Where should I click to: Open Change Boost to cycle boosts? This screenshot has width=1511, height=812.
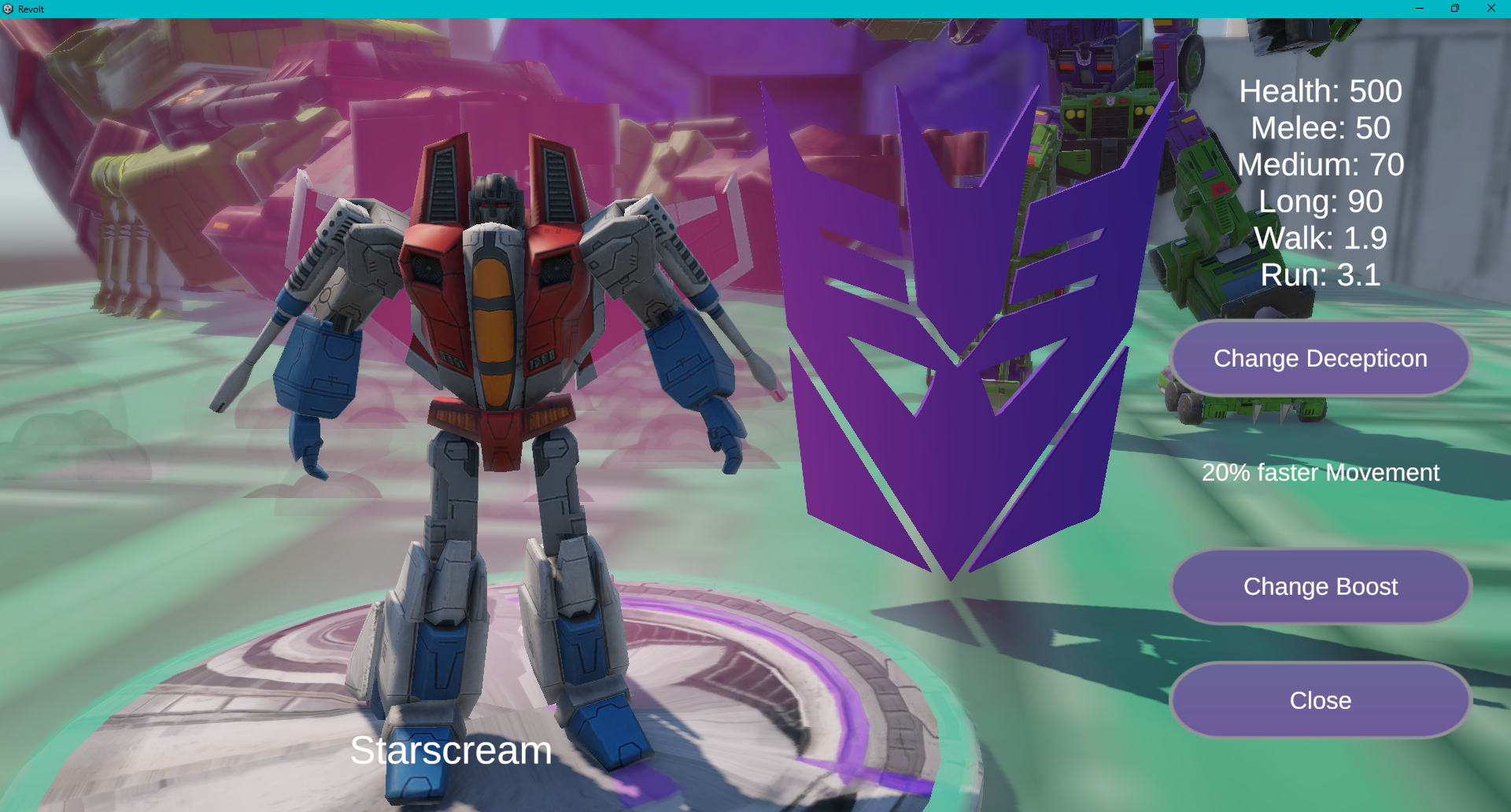point(1321,585)
